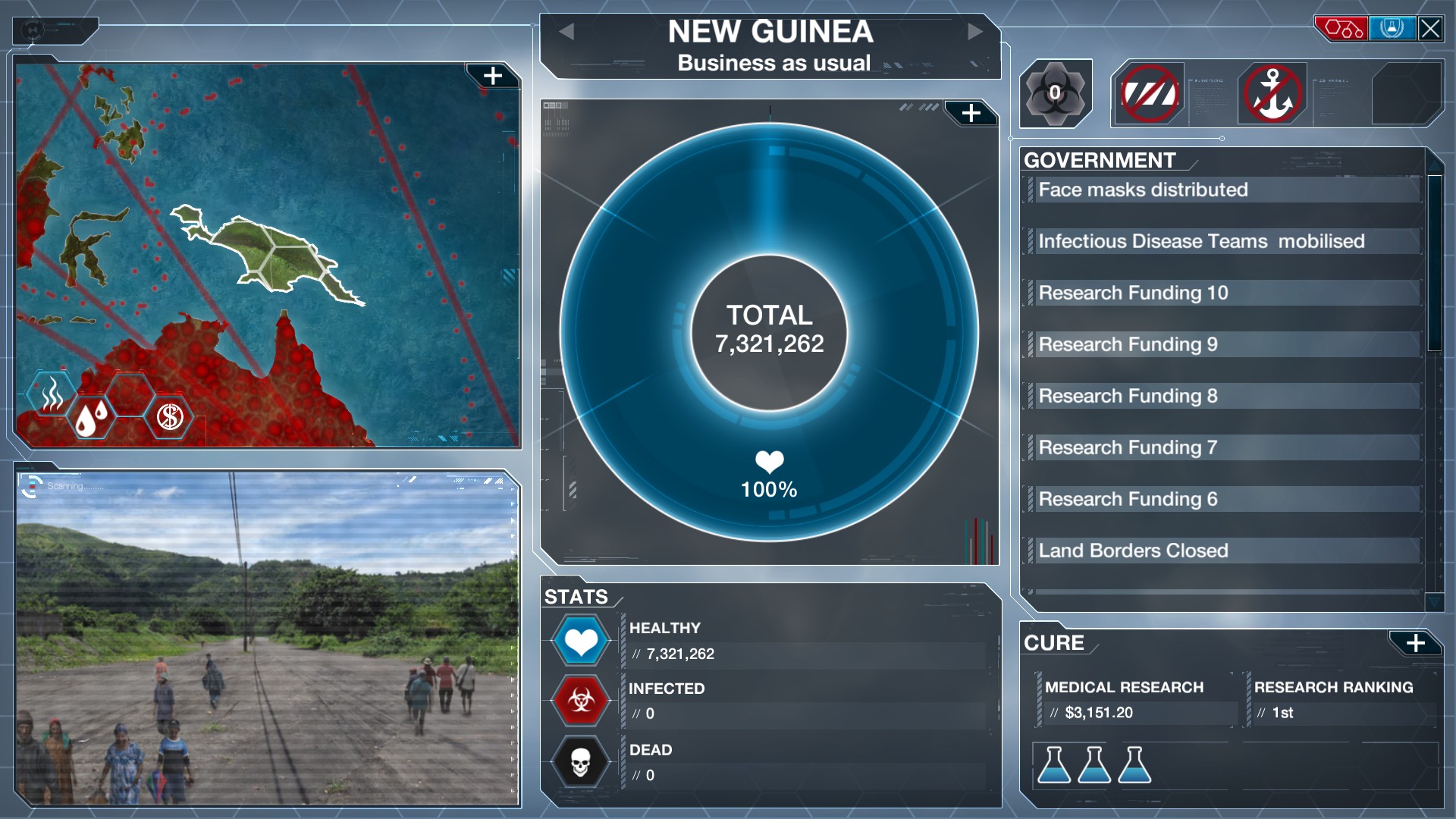The height and width of the screenshot is (819, 1456).
Task: Go to the previous country with left arrow
Action: 566,32
